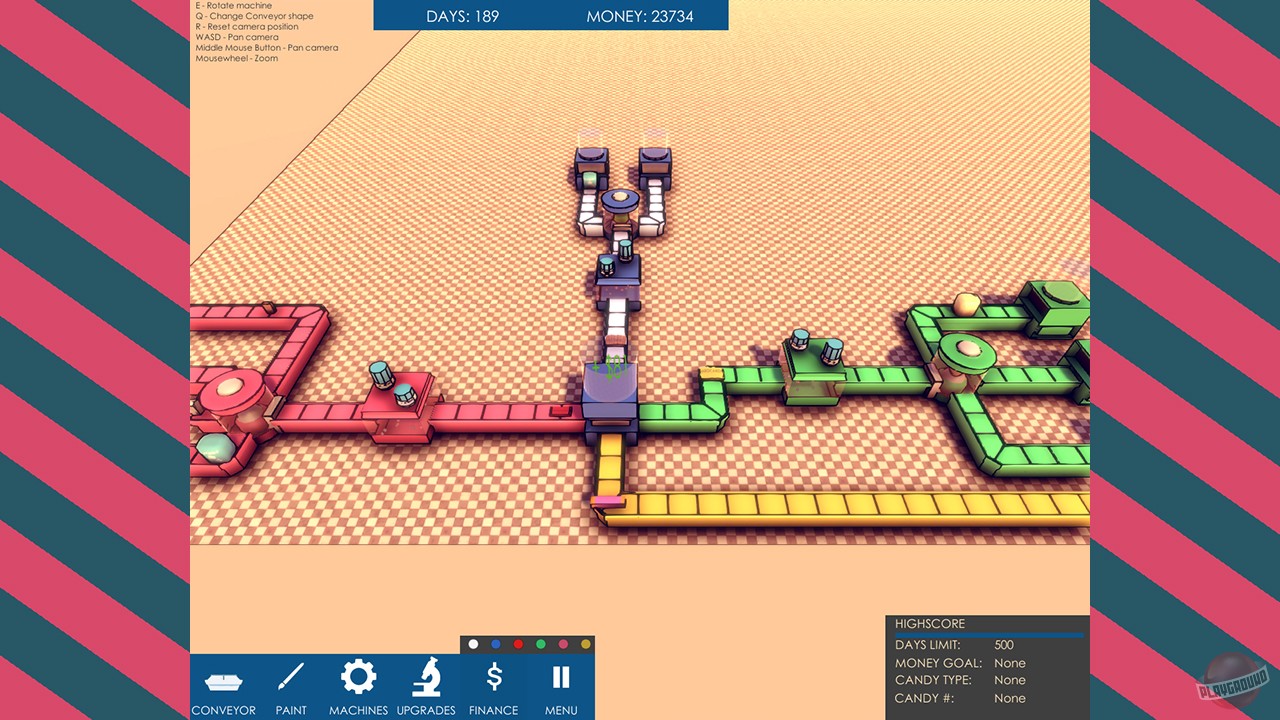This screenshot has height=720, width=1280.
Task: Click the dollar sign Finance icon
Action: pos(493,677)
